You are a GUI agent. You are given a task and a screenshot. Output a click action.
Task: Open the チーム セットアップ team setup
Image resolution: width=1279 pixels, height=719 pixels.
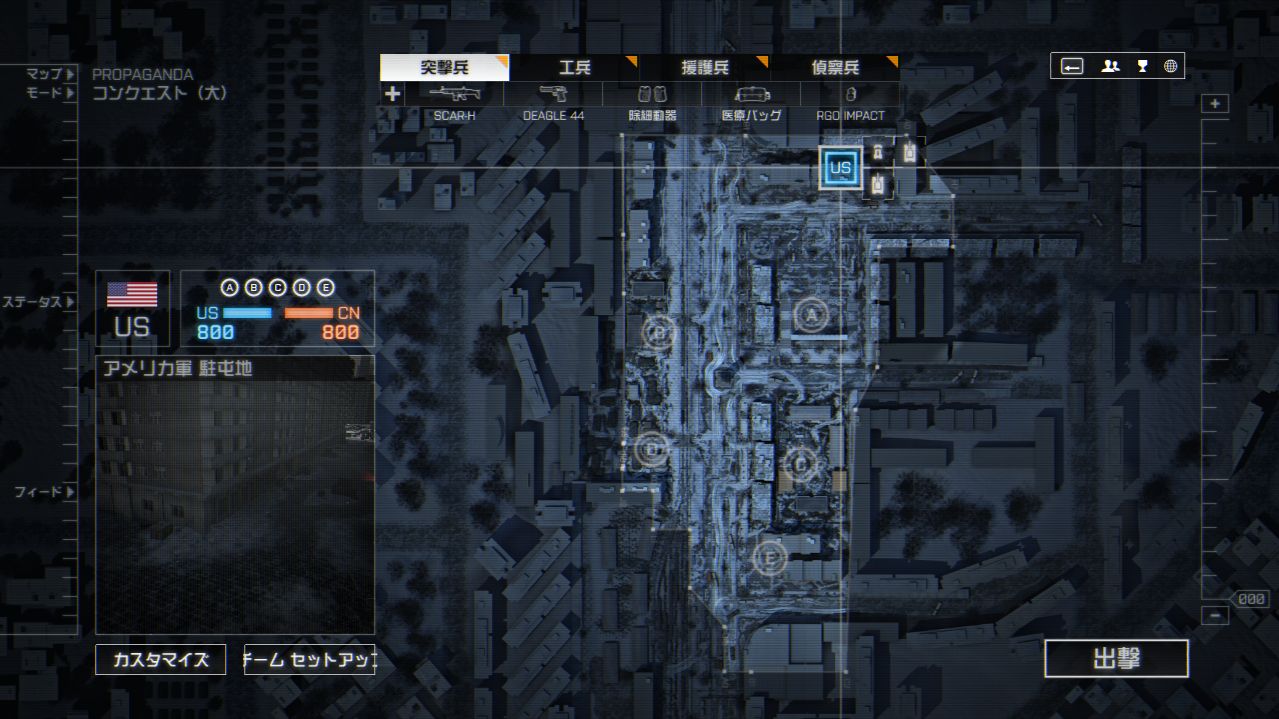coord(310,660)
